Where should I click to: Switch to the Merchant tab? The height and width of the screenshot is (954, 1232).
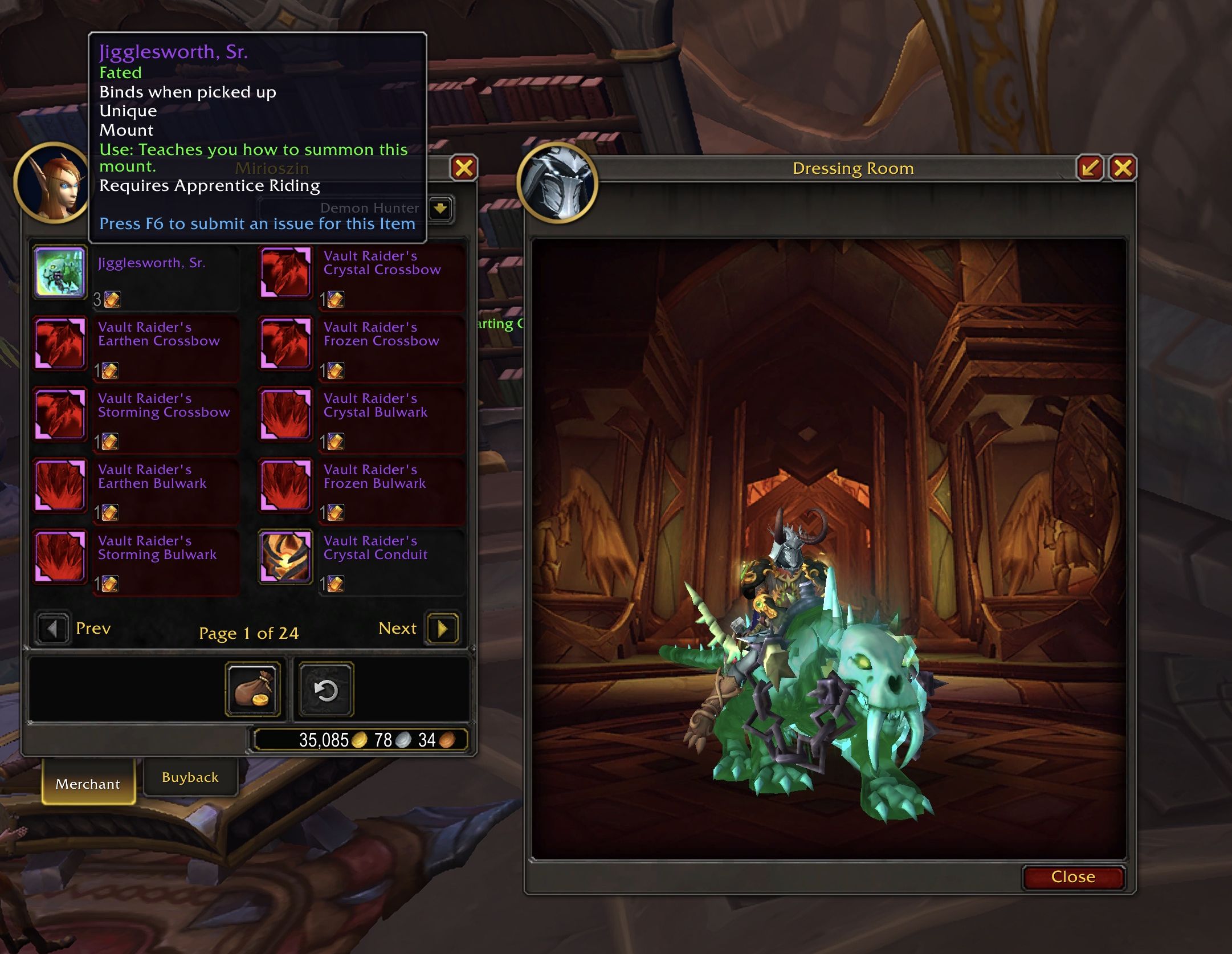(x=88, y=784)
